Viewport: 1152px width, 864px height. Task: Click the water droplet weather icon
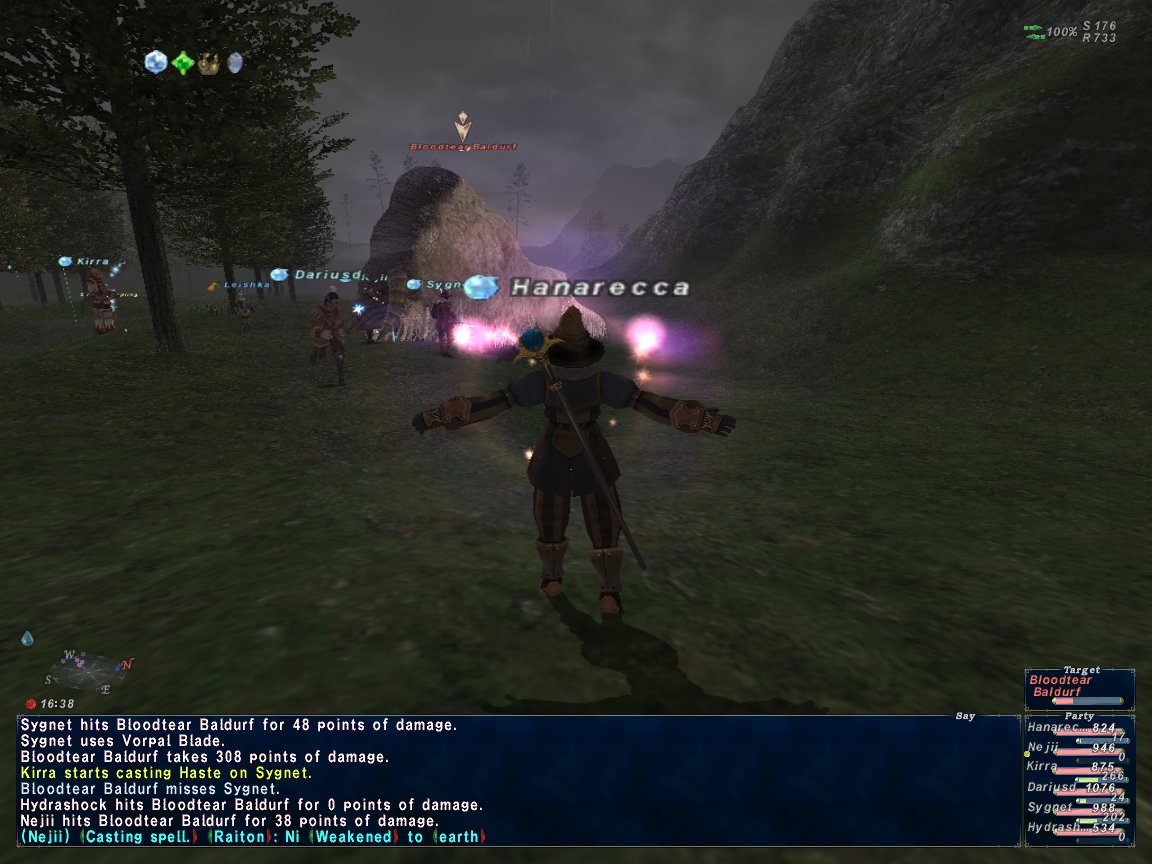27,638
